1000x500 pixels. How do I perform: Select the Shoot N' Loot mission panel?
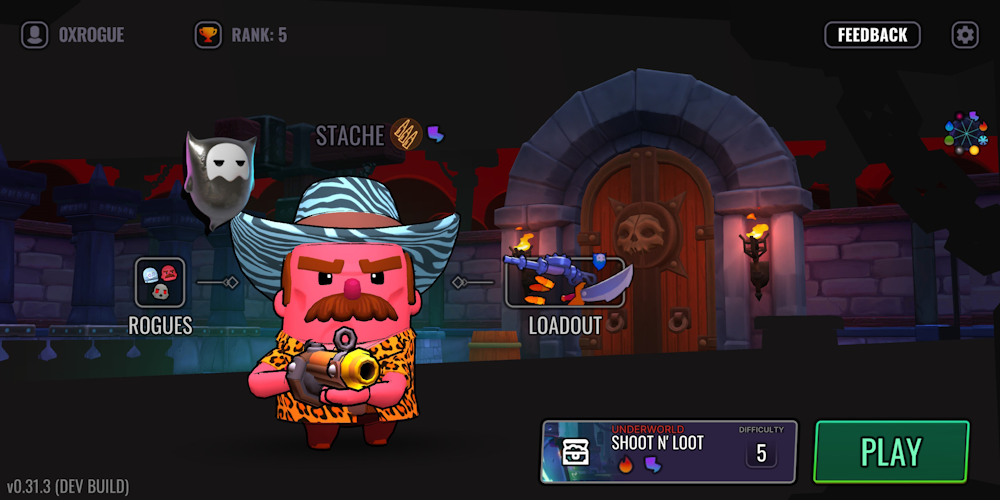[640, 452]
